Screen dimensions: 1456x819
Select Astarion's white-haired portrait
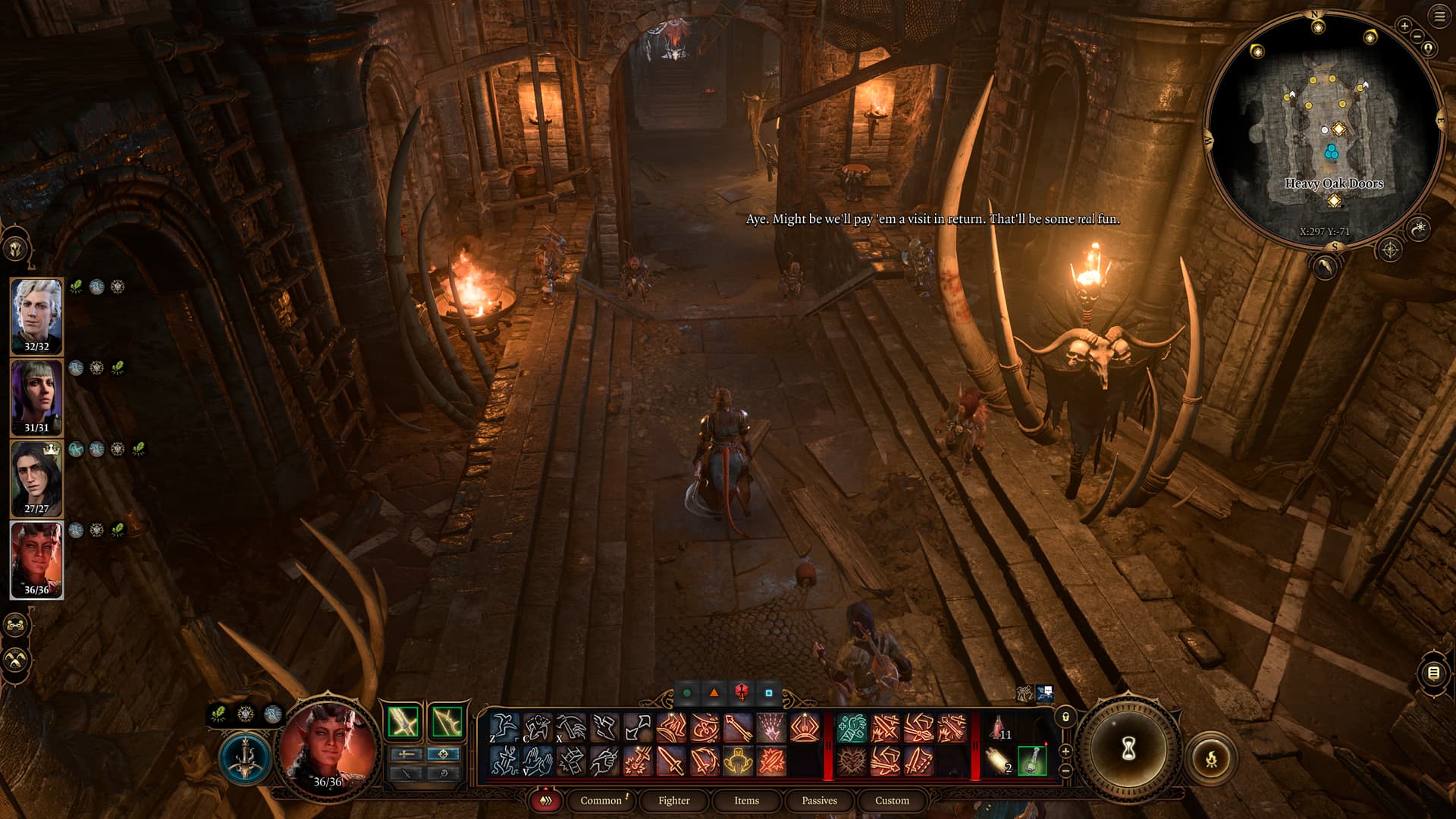coord(36,315)
